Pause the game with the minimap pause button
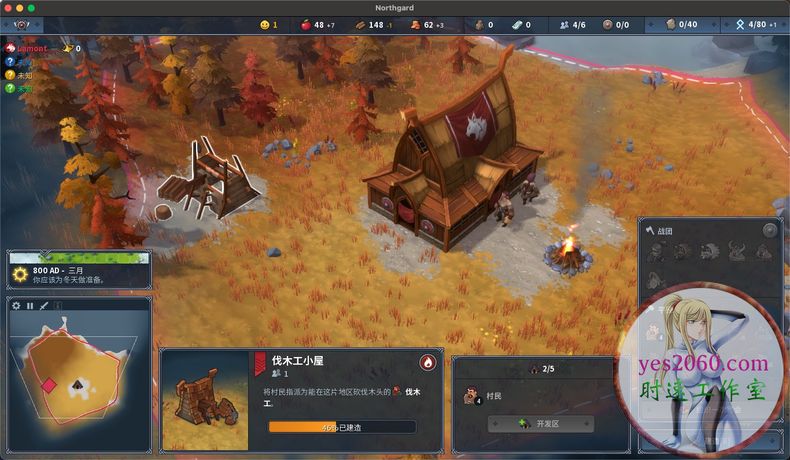Screen dimensions: 790x460 coord(30,306)
